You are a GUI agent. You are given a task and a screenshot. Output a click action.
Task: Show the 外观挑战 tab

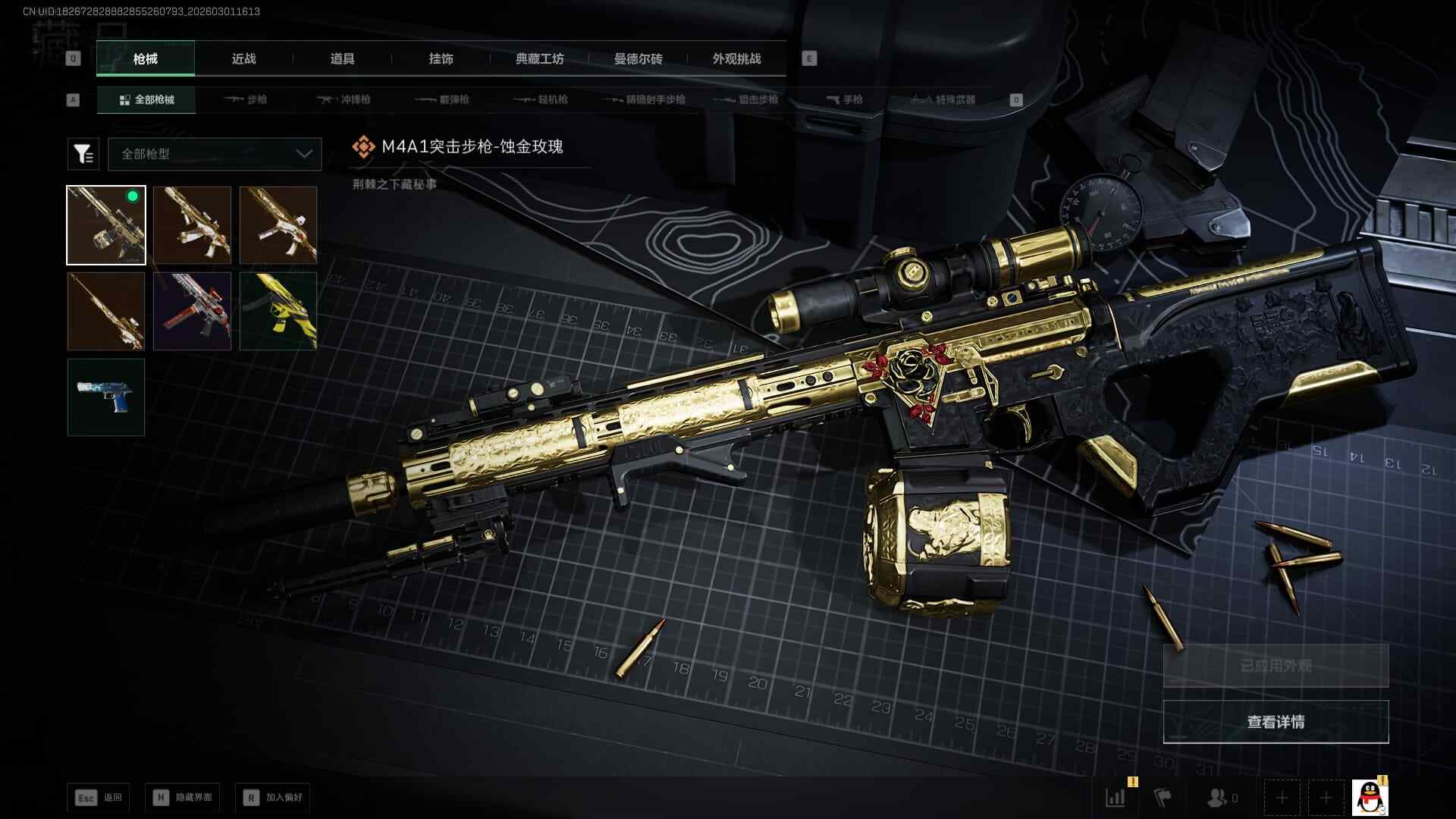pyautogui.click(x=736, y=59)
